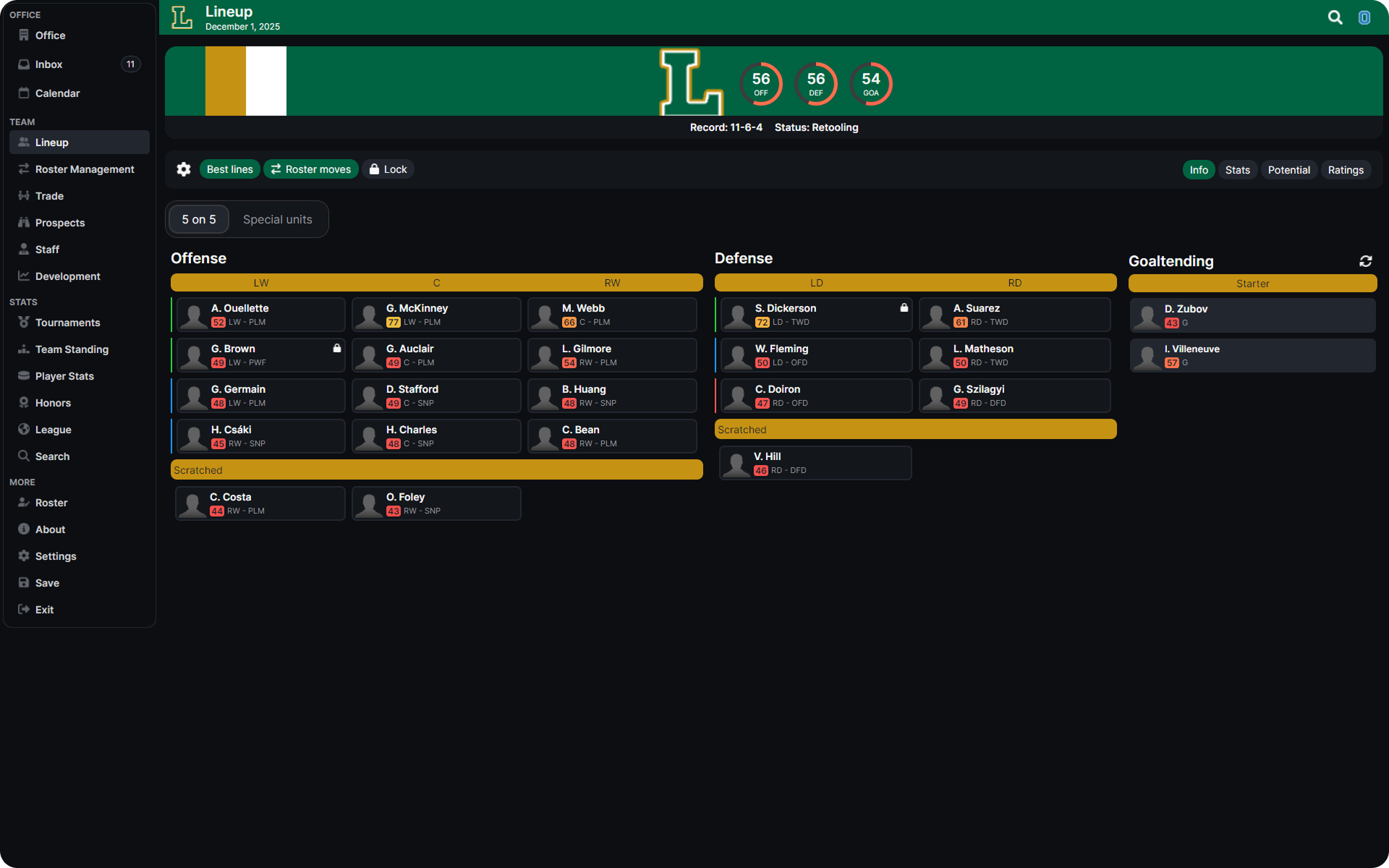Click the team logo in the header

[x=182, y=17]
